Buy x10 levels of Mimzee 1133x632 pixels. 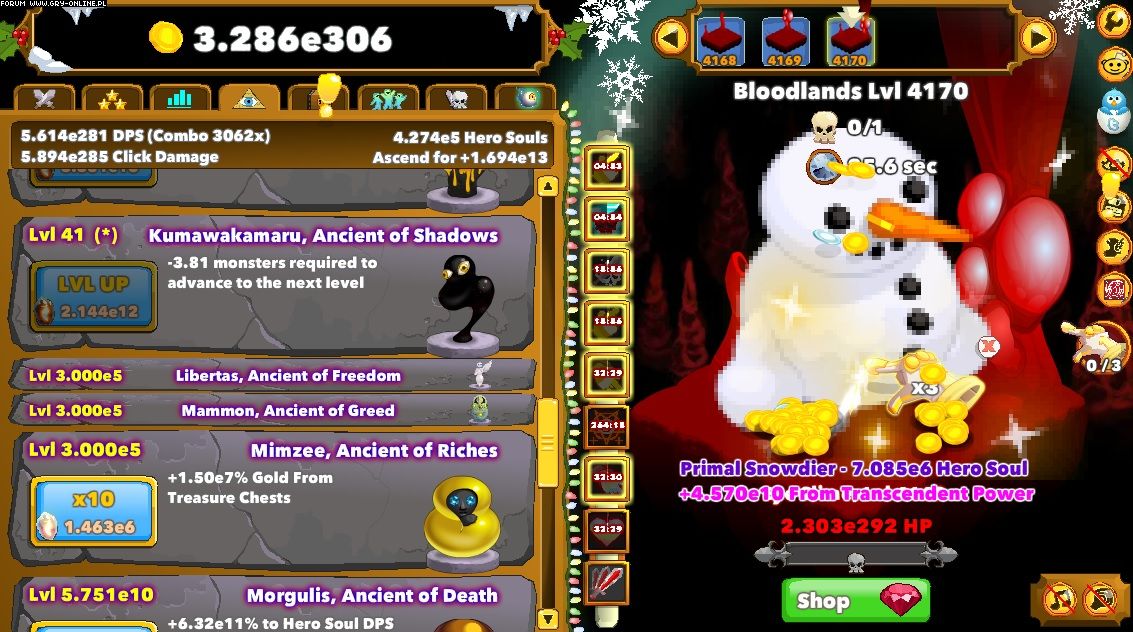(93, 511)
